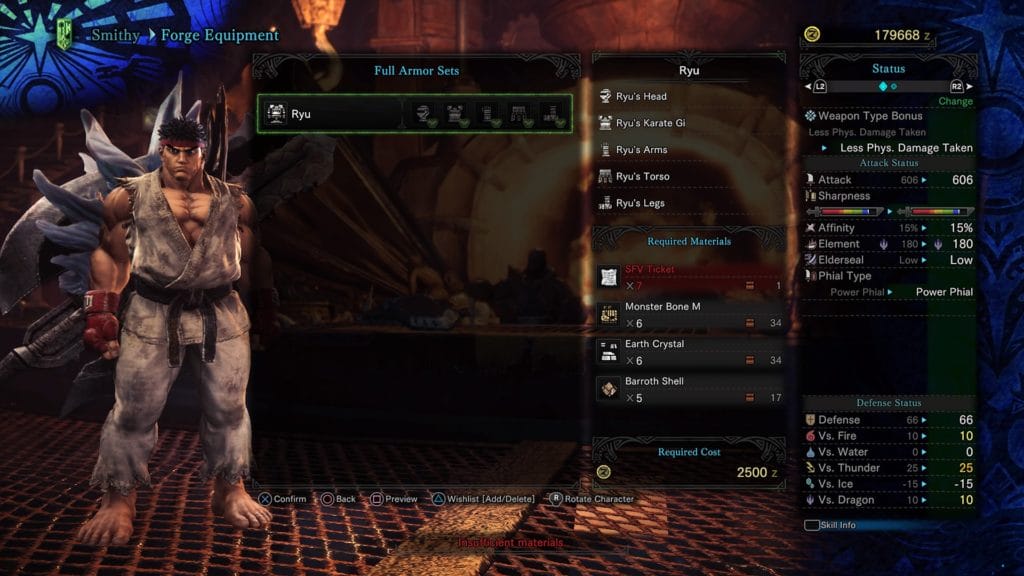
Task: Click the Monster Bone M material row
Action: (688, 314)
